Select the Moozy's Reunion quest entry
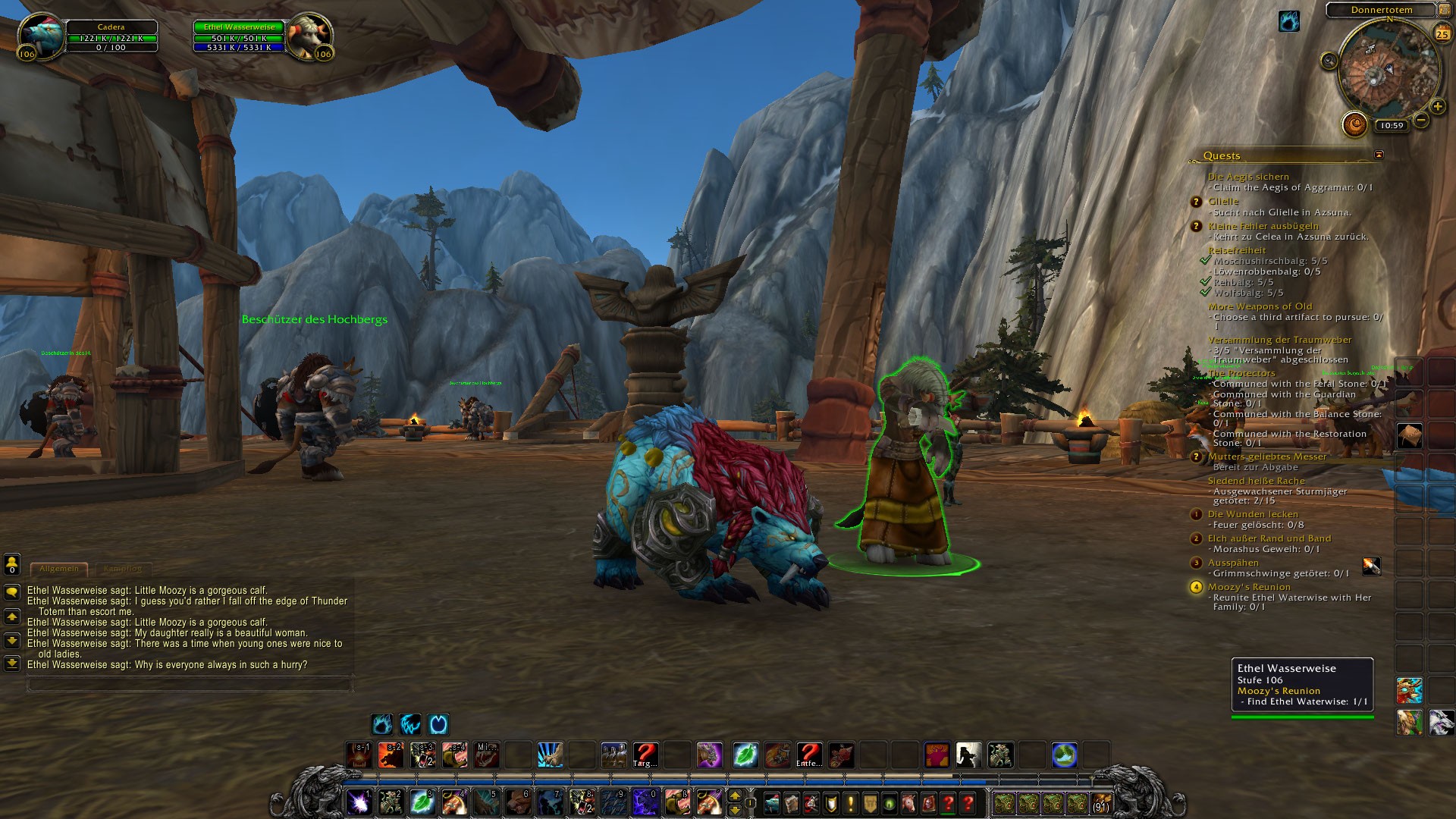The height and width of the screenshot is (819, 1456). click(x=1248, y=587)
